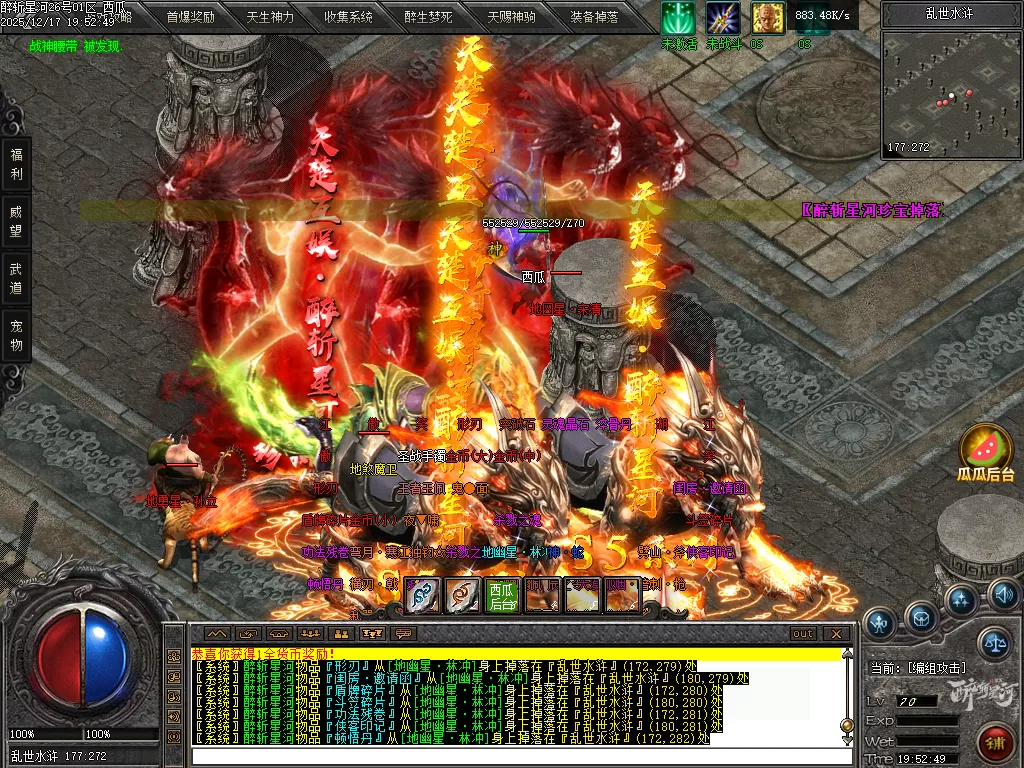Select the 收集系统 menu entry
This screenshot has height=768, width=1024.
pyautogui.click(x=348, y=16)
